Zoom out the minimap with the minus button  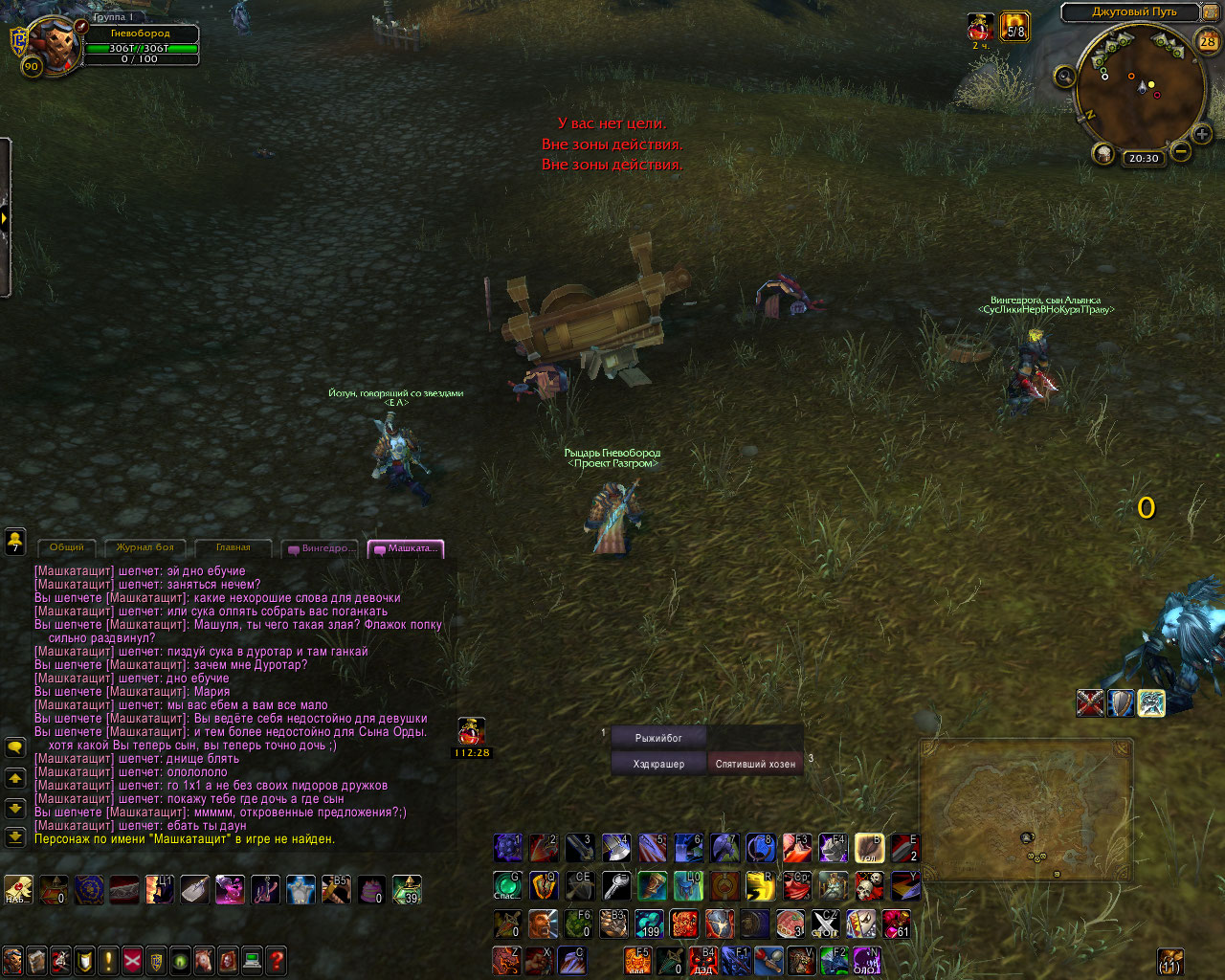point(1181,151)
